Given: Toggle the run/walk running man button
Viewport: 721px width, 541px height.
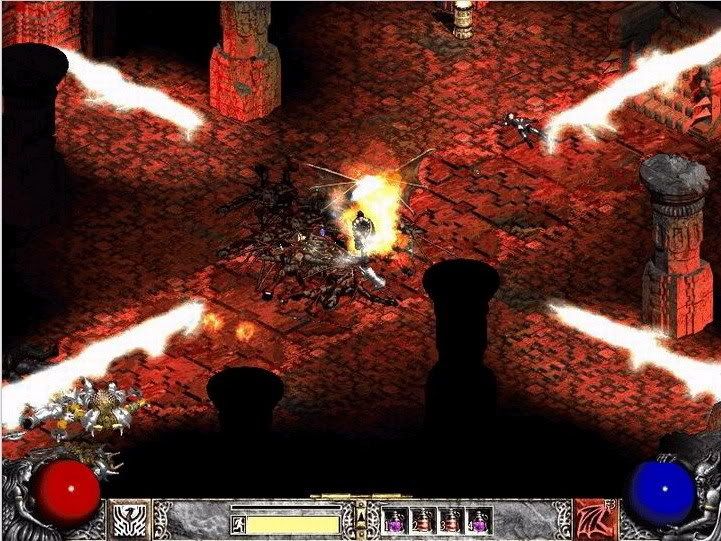Looking at the screenshot, I should (x=239, y=522).
